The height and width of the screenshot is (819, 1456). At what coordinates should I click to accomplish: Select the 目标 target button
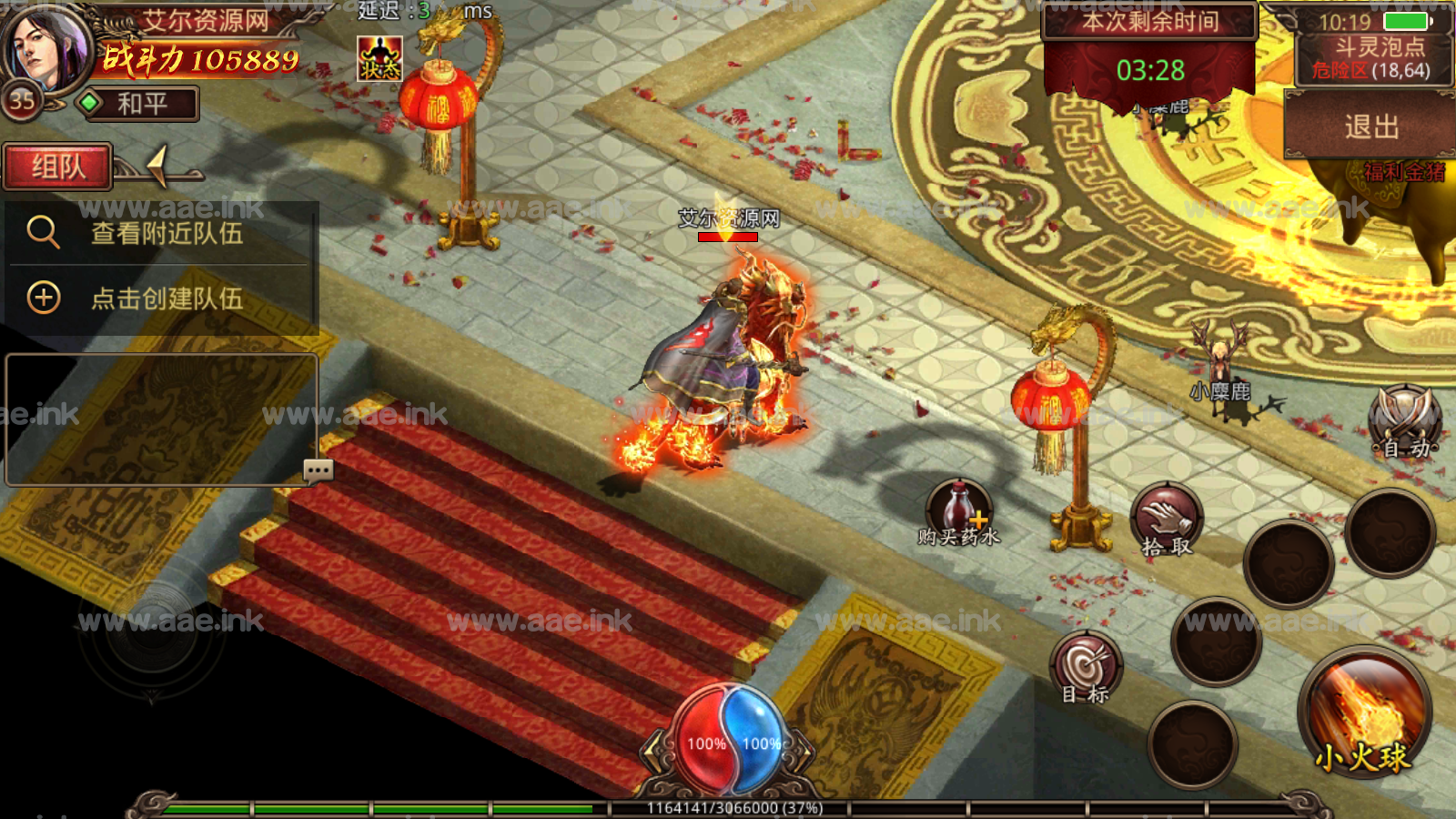pyautogui.click(x=1086, y=669)
